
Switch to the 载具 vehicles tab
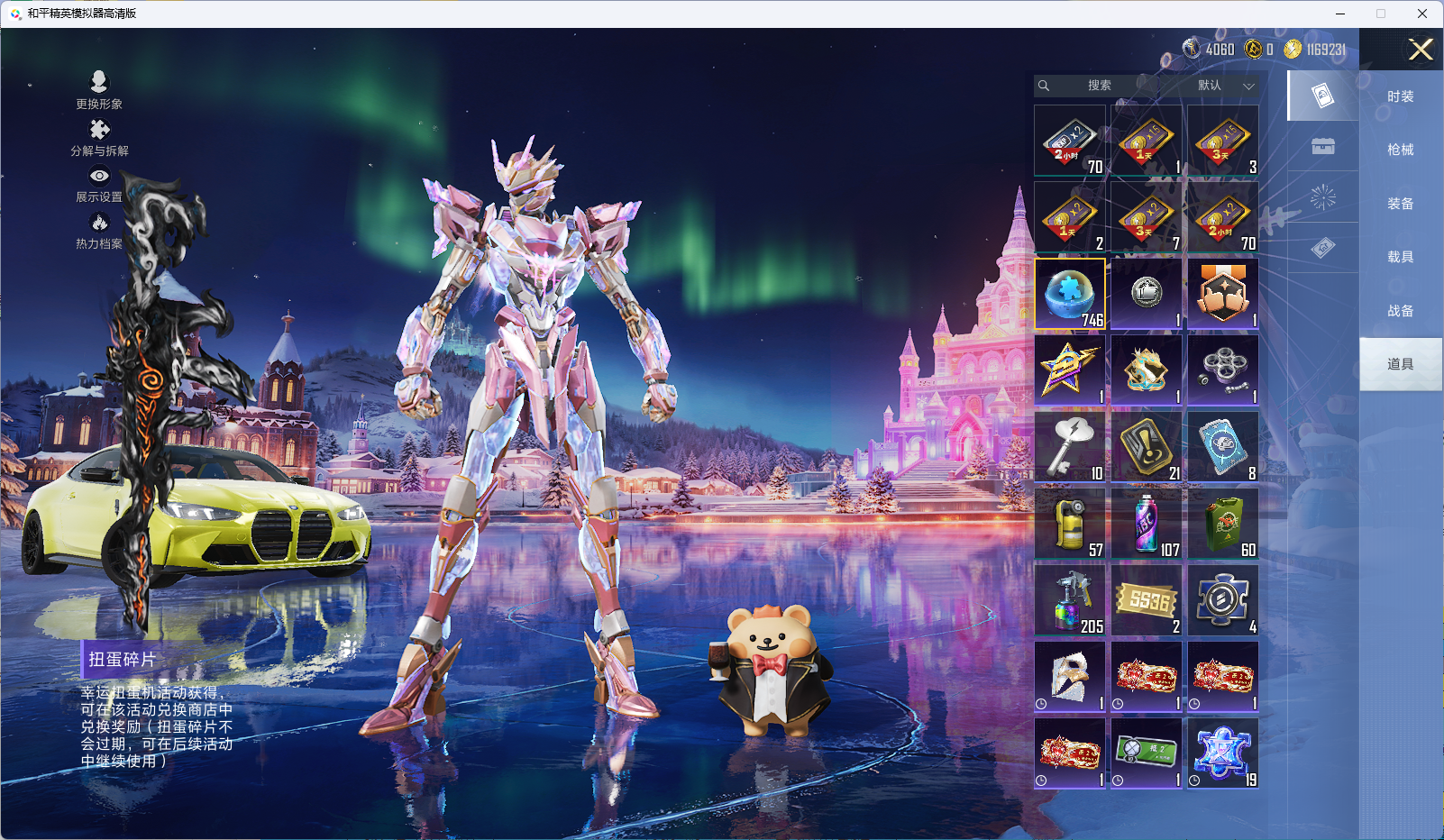[1400, 257]
